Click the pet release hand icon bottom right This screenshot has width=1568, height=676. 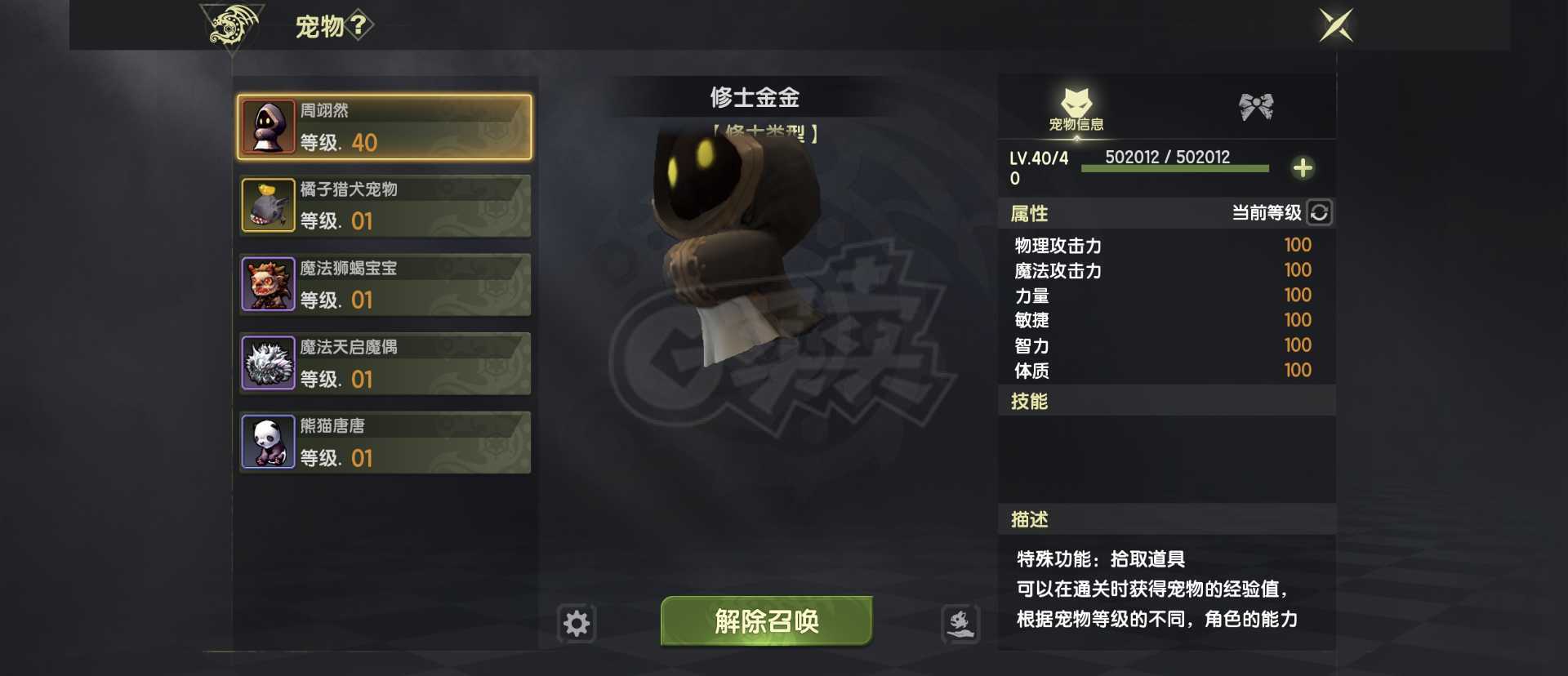click(x=961, y=621)
